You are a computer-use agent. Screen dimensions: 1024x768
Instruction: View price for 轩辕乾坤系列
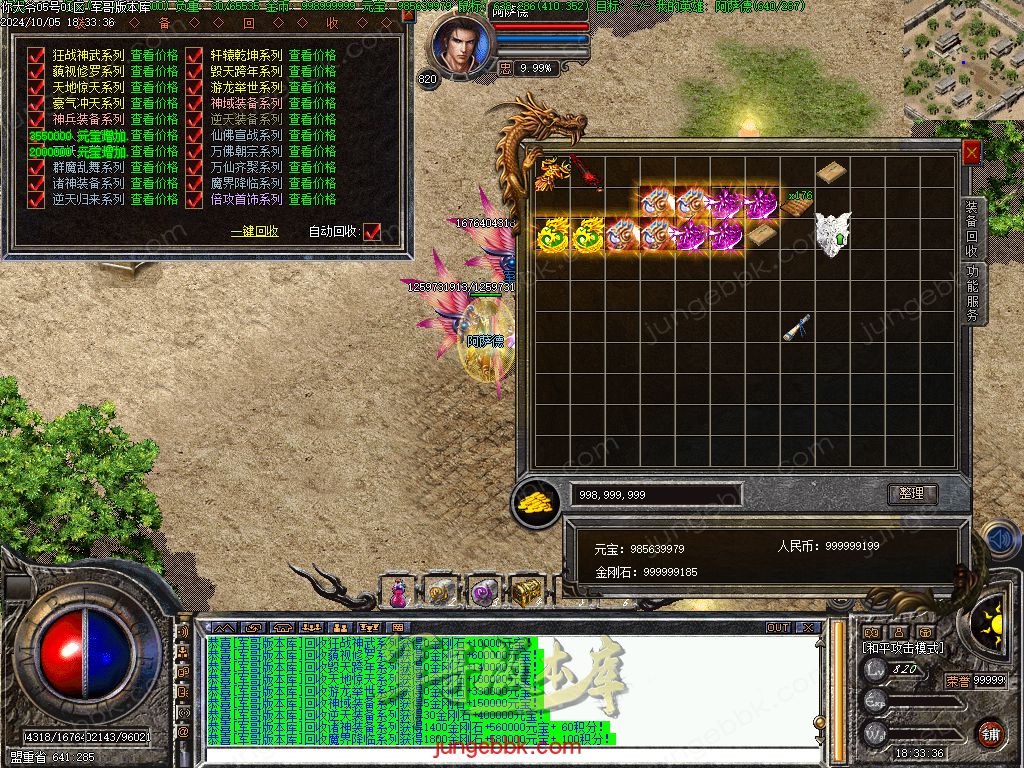(x=312, y=56)
